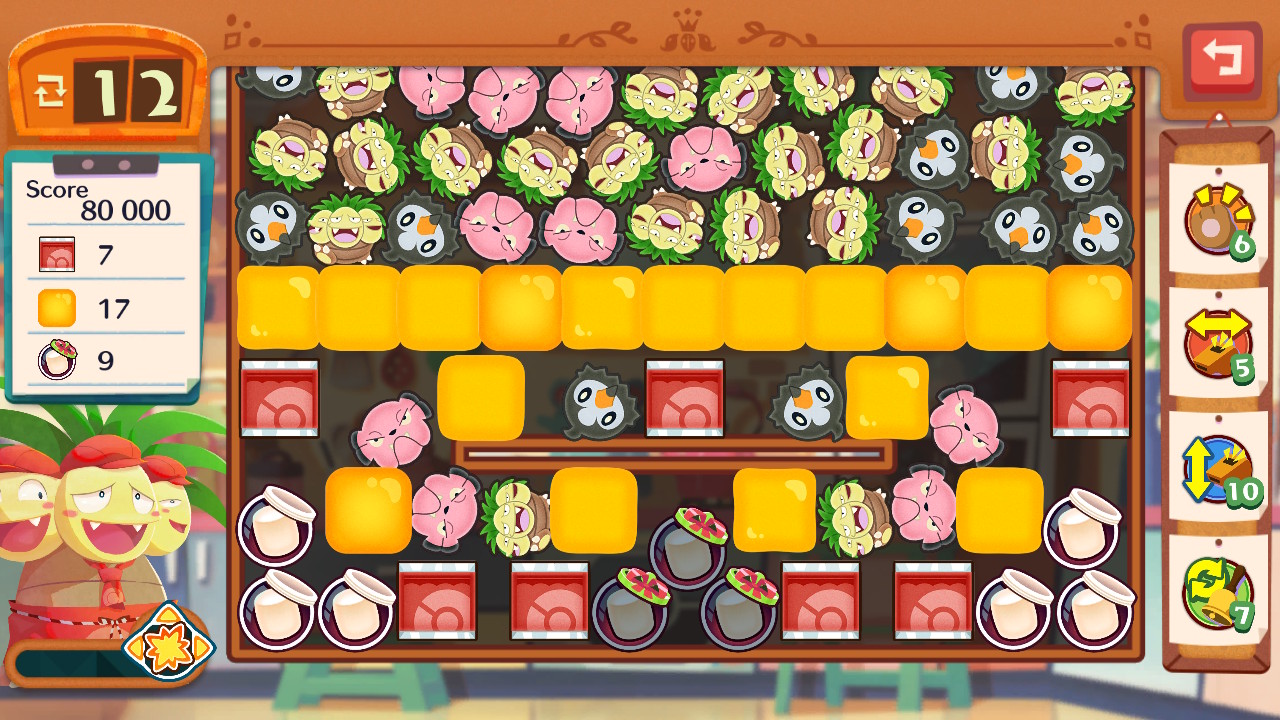This screenshot has height=720, width=1280.
Task: Click the red back arrow button
Action: pos(1221,61)
